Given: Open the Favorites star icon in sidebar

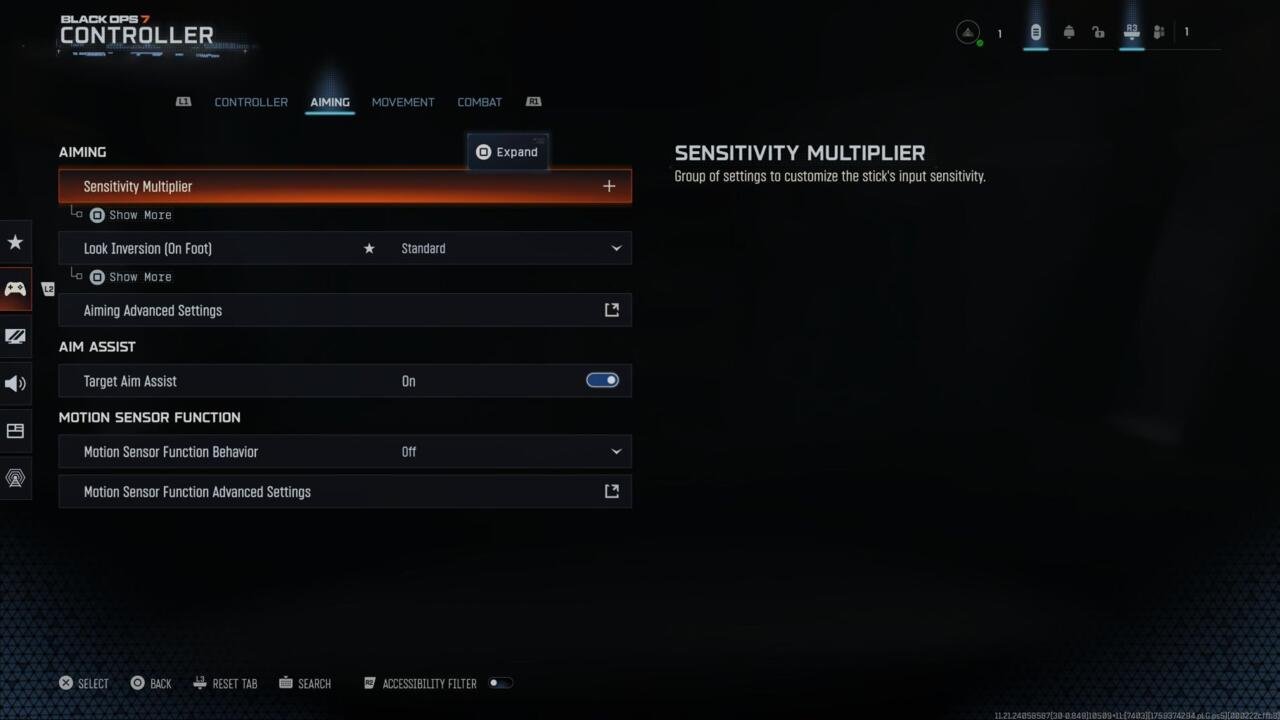Looking at the screenshot, I should 15,242.
